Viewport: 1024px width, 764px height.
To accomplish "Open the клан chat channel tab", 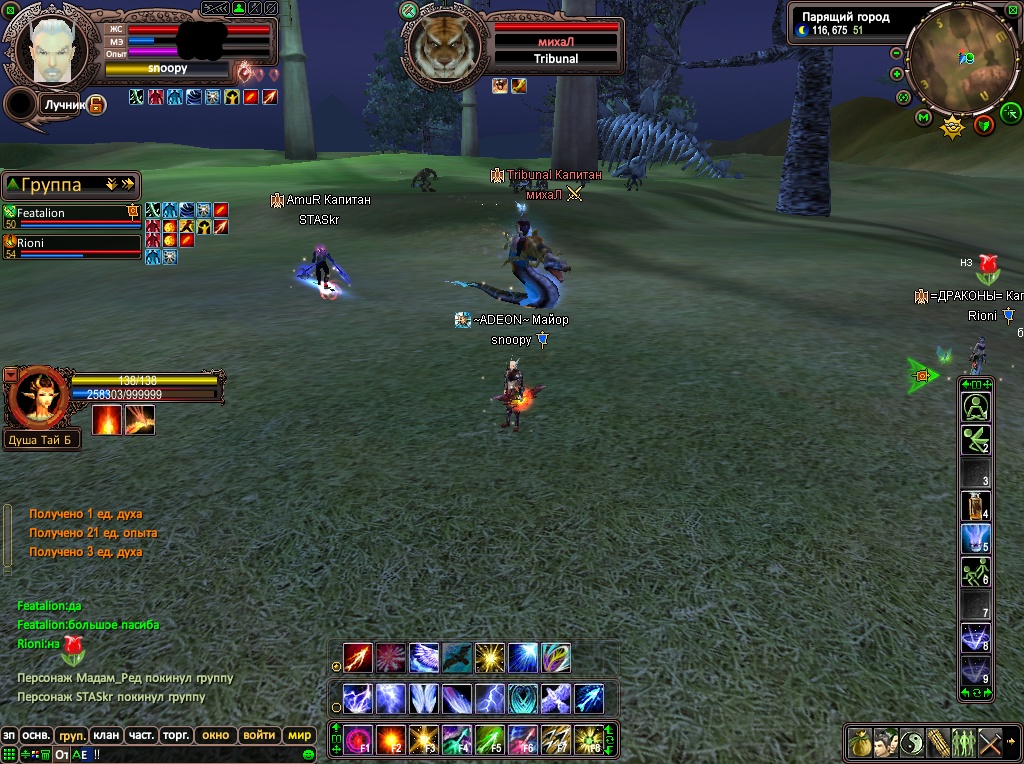I will pyautogui.click(x=107, y=735).
